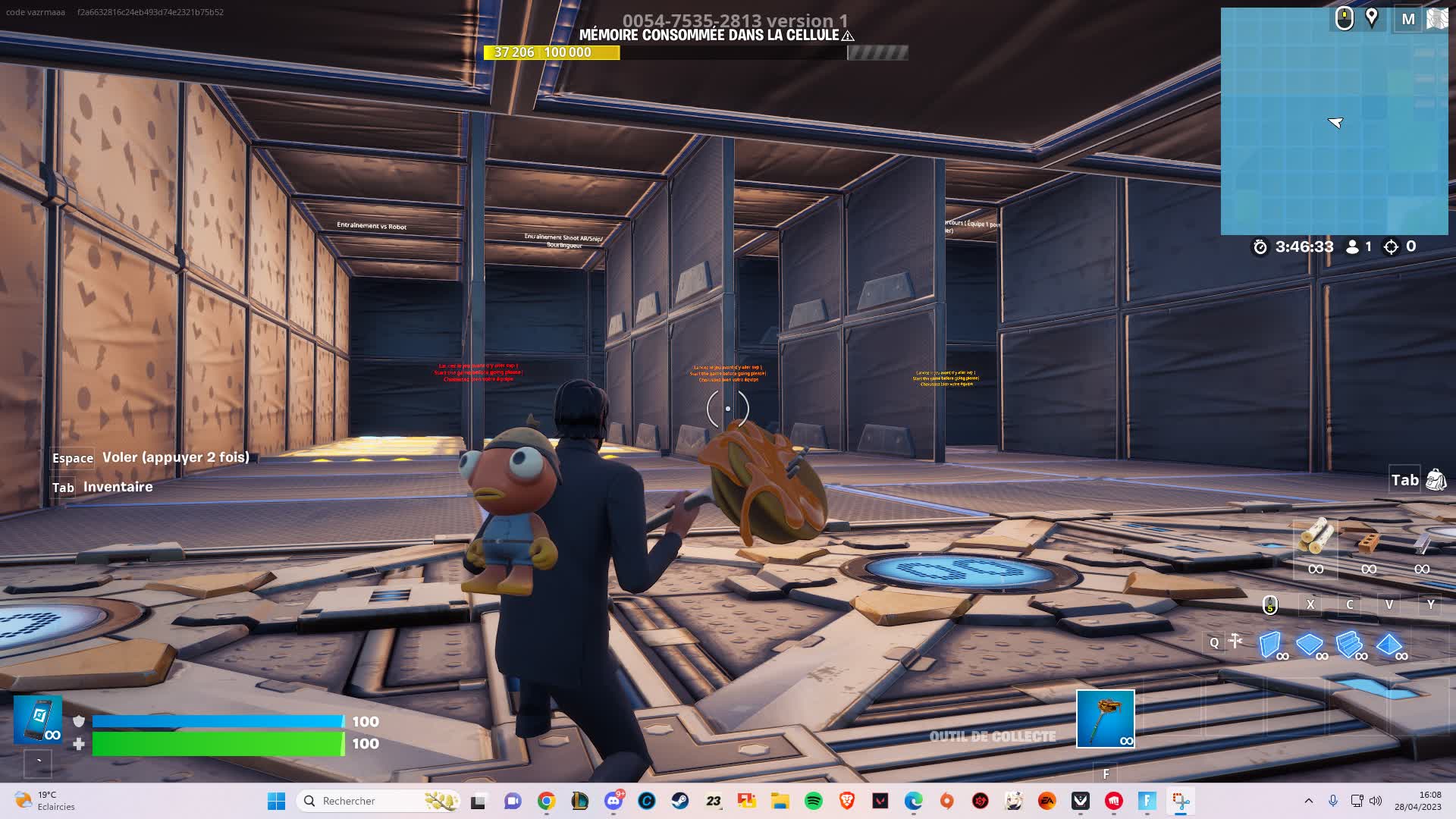Mute the microphone from the system tray
The image size is (1456, 819).
coord(1333,801)
